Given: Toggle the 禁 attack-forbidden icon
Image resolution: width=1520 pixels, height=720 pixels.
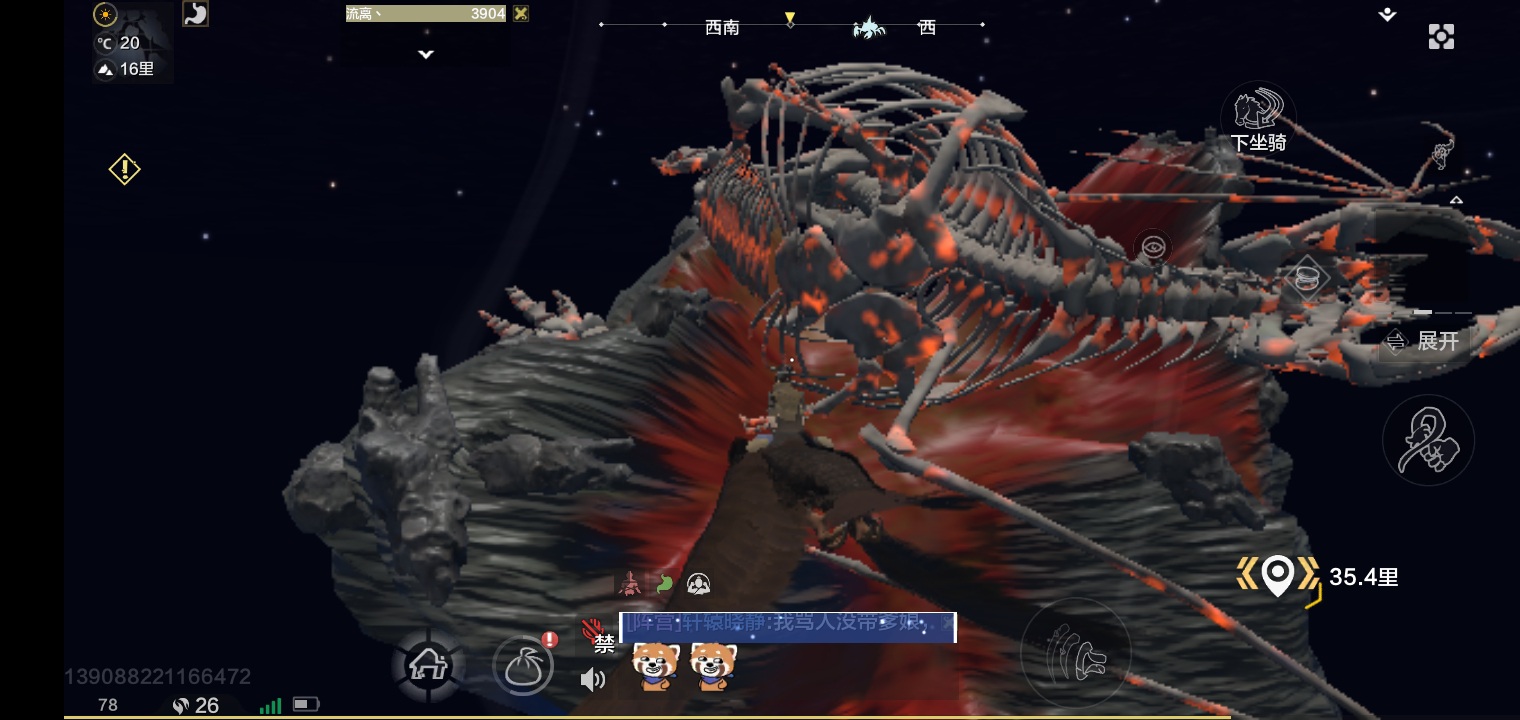Looking at the screenshot, I should tap(598, 637).
